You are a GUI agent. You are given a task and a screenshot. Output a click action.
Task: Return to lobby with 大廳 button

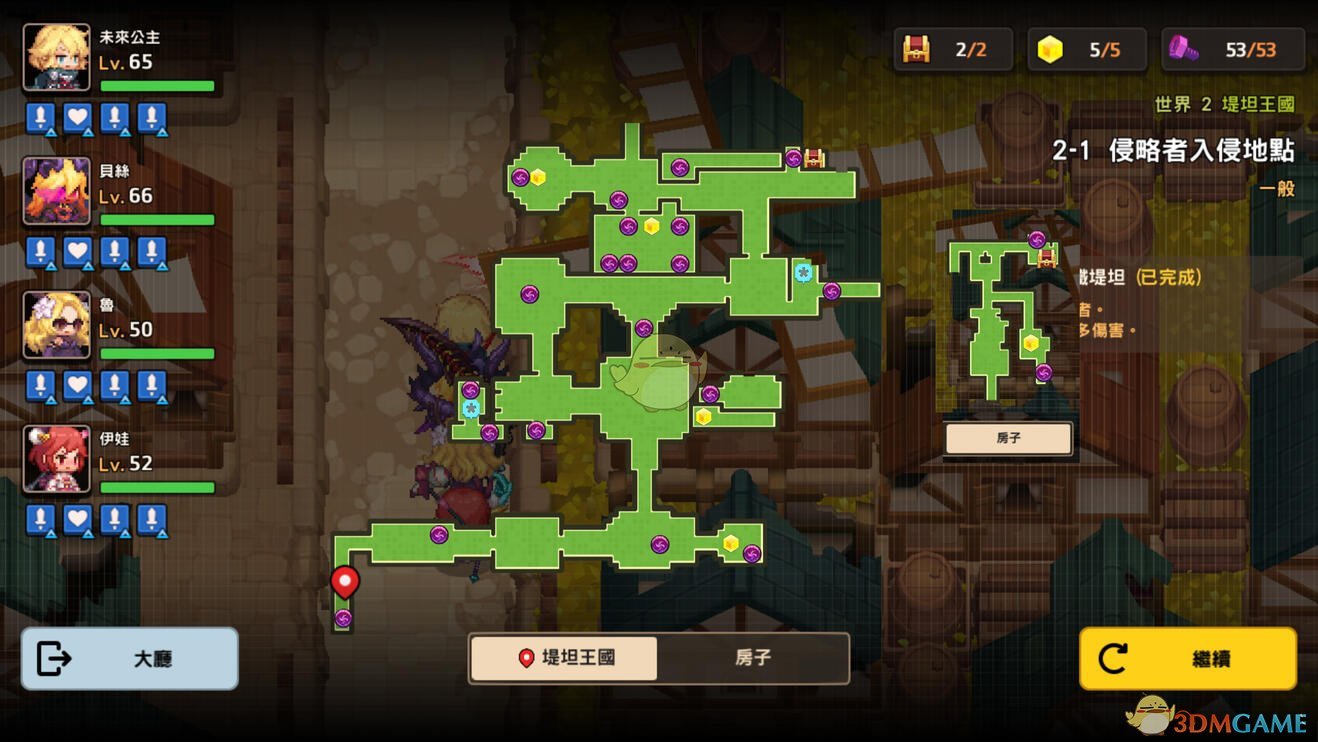point(130,659)
